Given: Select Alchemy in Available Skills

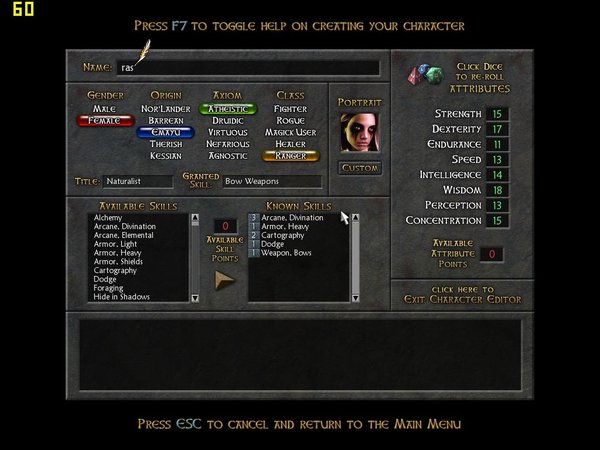Looking at the screenshot, I should tap(108, 217).
